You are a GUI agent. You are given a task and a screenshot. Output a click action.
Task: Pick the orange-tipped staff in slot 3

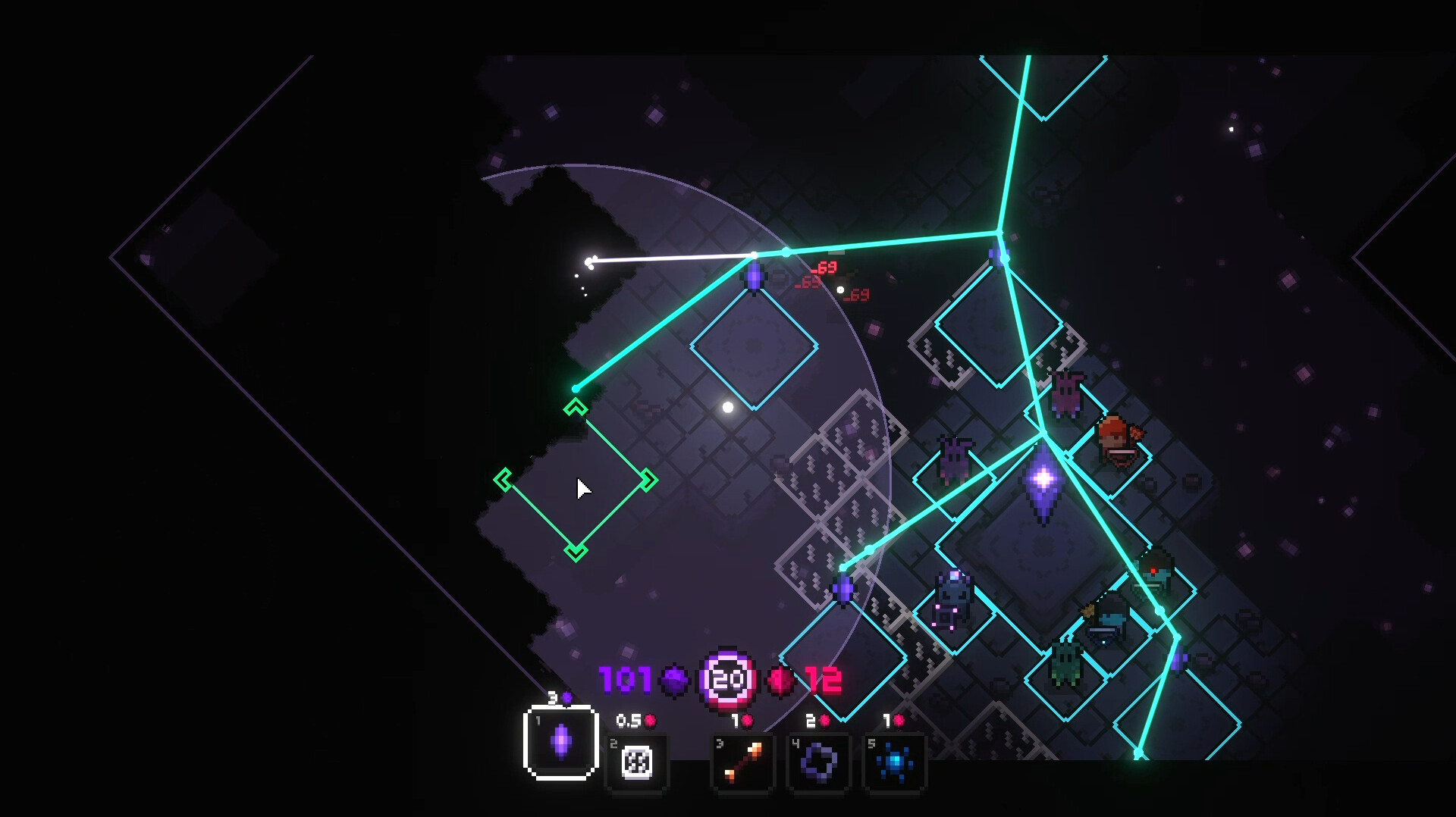(x=743, y=762)
